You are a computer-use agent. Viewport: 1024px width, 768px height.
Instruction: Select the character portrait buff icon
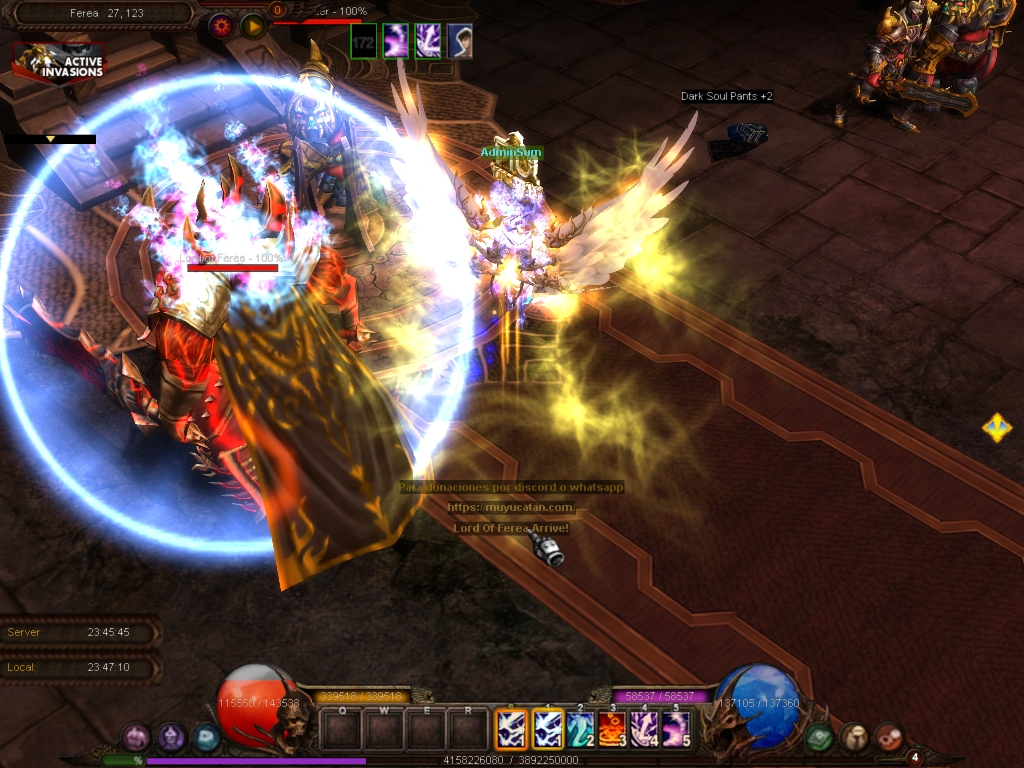coord(460,41)
